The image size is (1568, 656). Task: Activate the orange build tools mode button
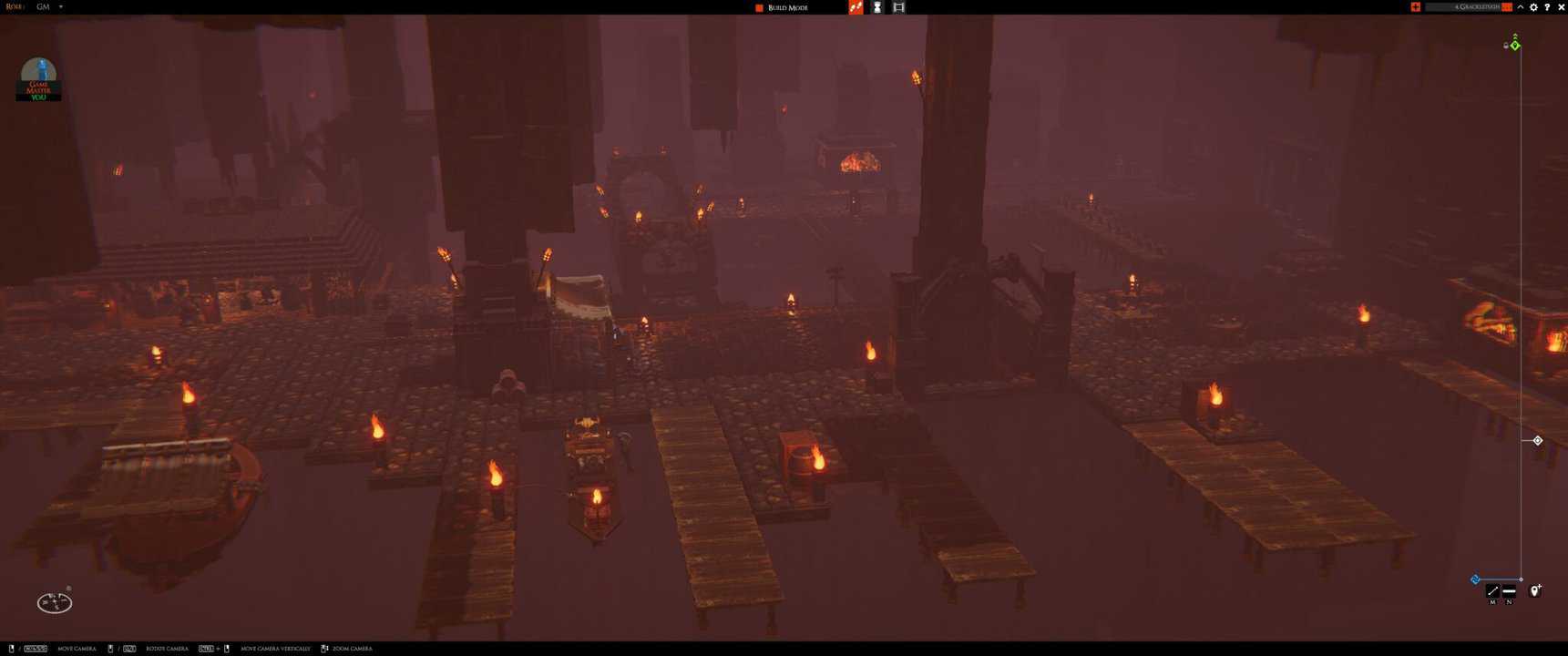(856, 7)
